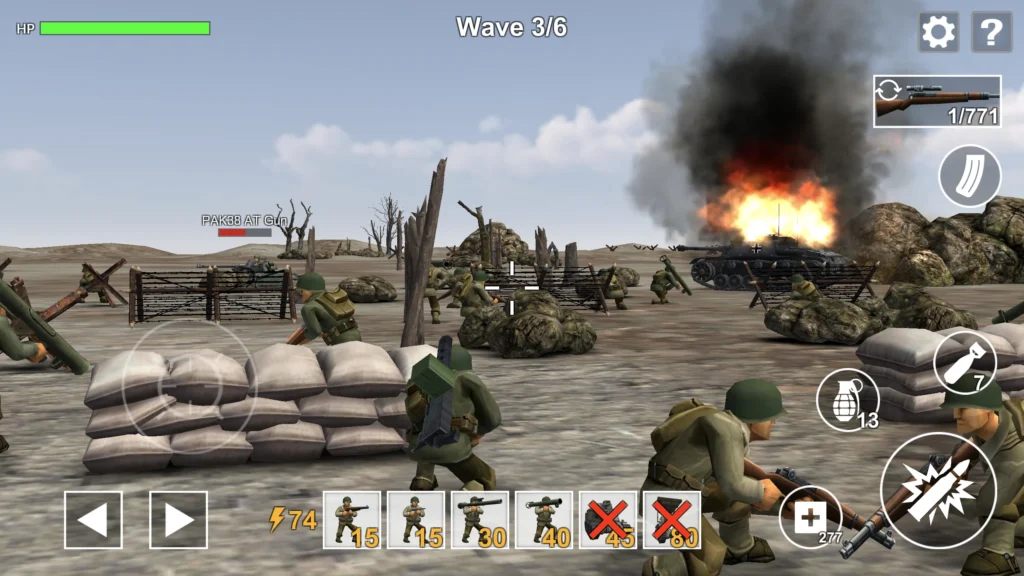
Task: Call an airstrike with the bomb icon
Action: 964,361
